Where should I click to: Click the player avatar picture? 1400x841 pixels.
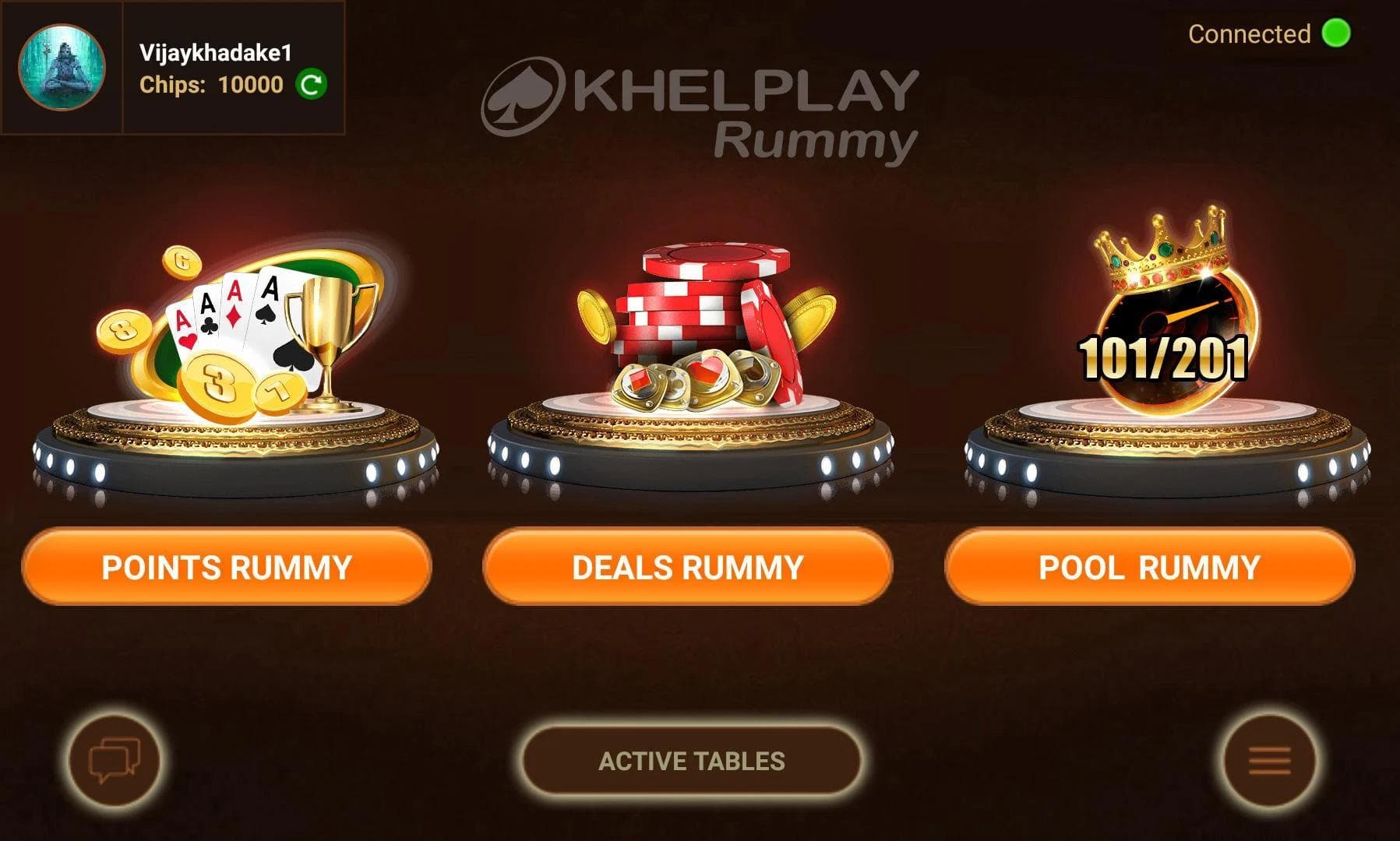tap(62, 67)
